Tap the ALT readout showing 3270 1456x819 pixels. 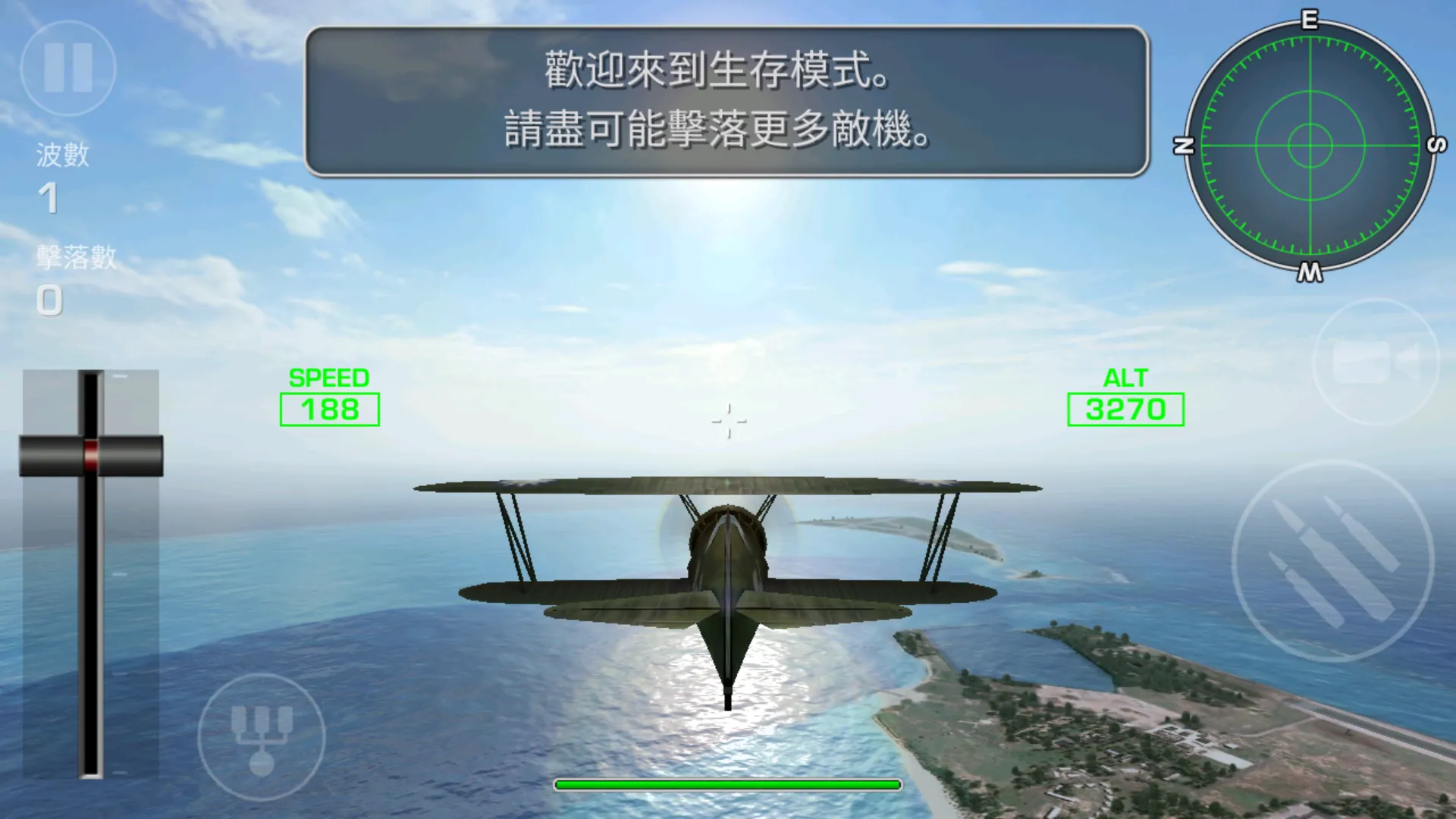(x=1127, y=412)
